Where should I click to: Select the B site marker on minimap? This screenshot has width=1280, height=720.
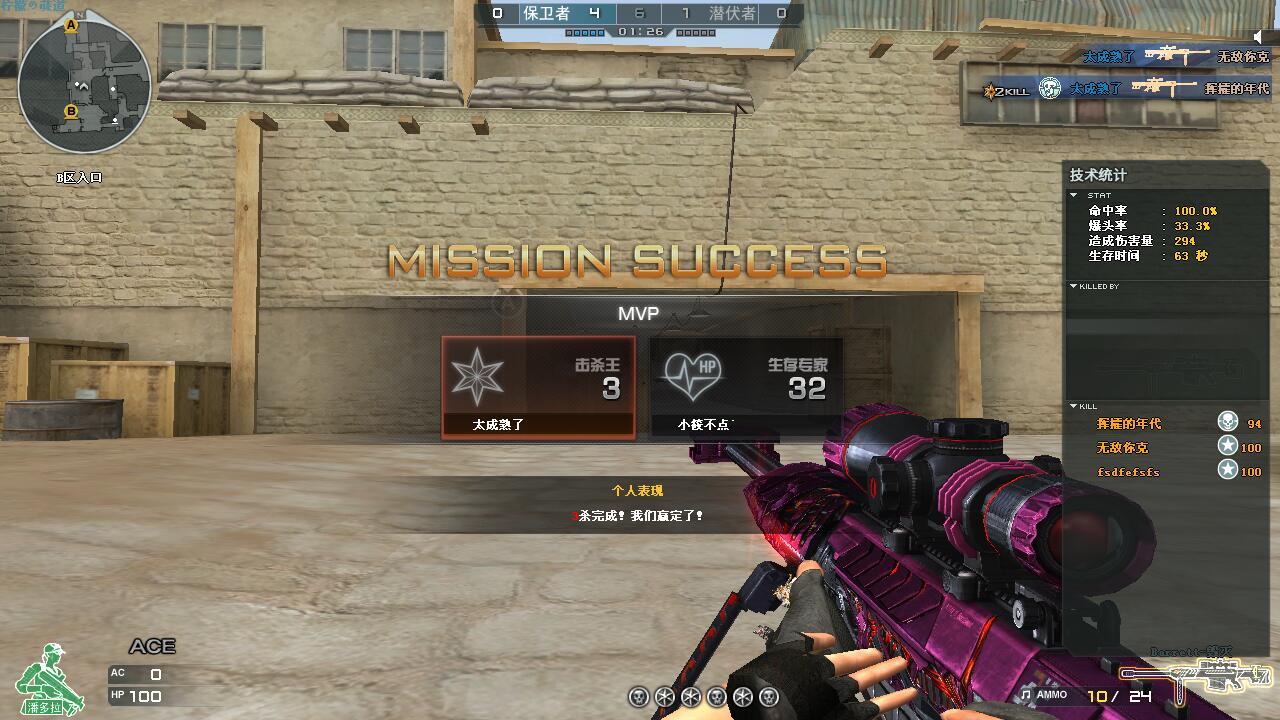[71, 111]
